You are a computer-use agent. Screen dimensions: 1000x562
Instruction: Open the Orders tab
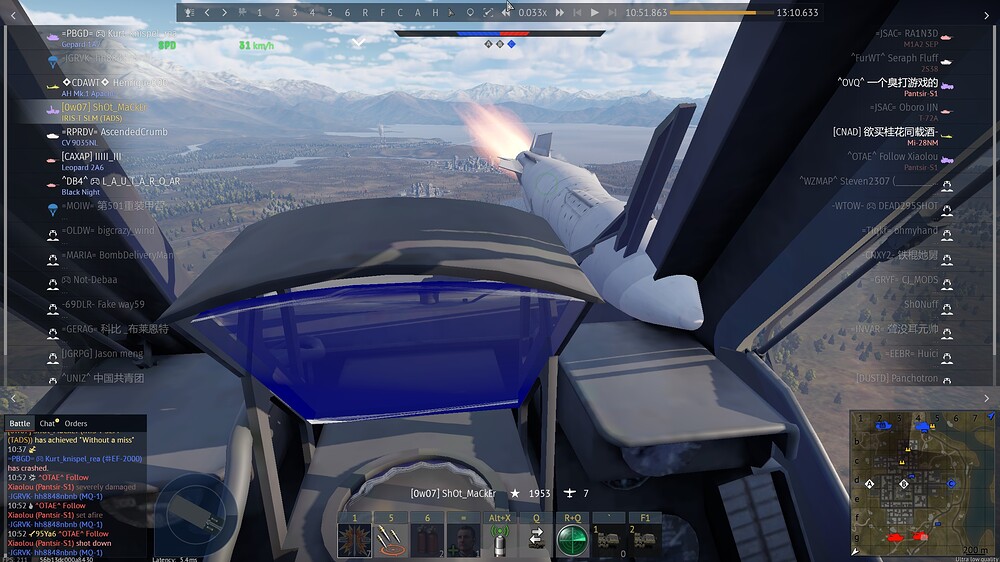[x=76, y=423]
